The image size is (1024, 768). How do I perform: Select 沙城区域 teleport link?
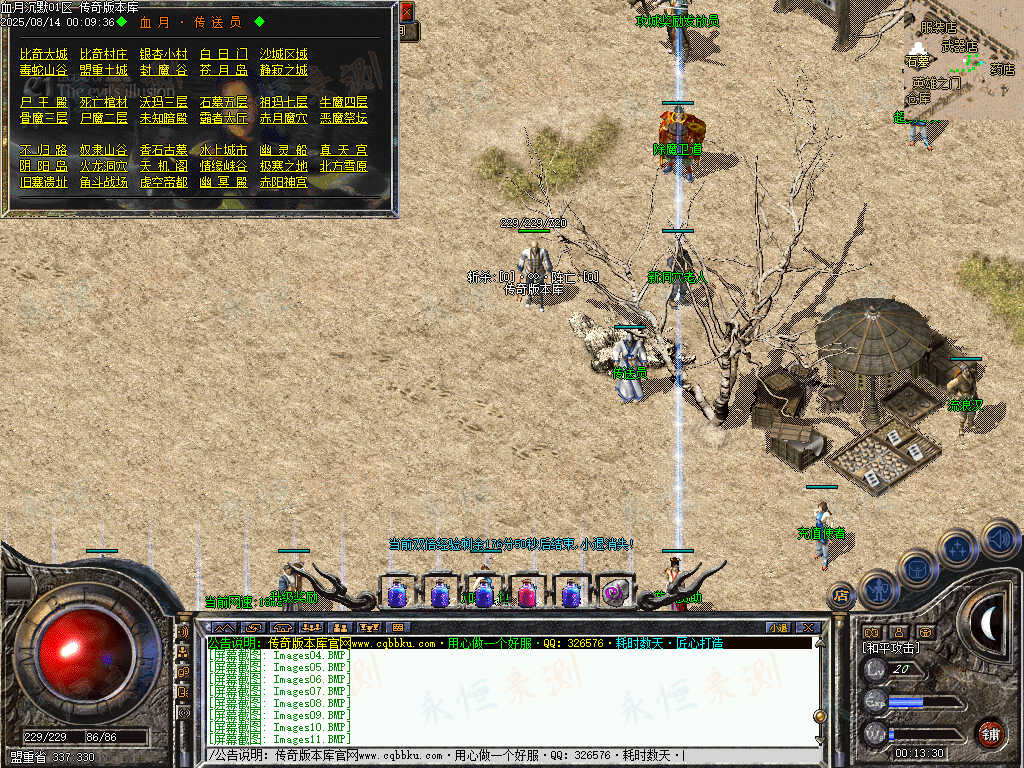pos(284,54)
